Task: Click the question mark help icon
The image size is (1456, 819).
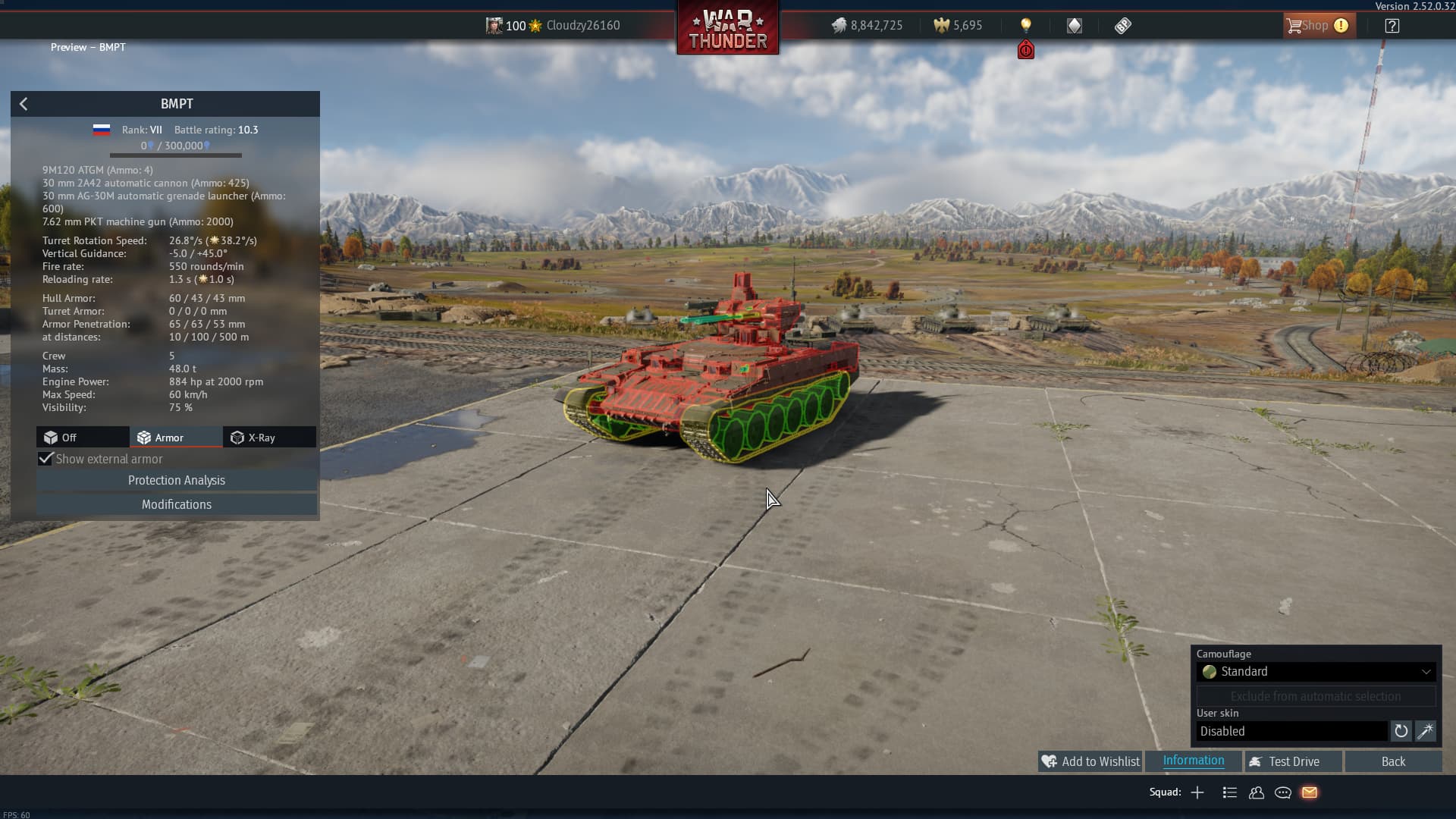Action: coord(1392,26)
